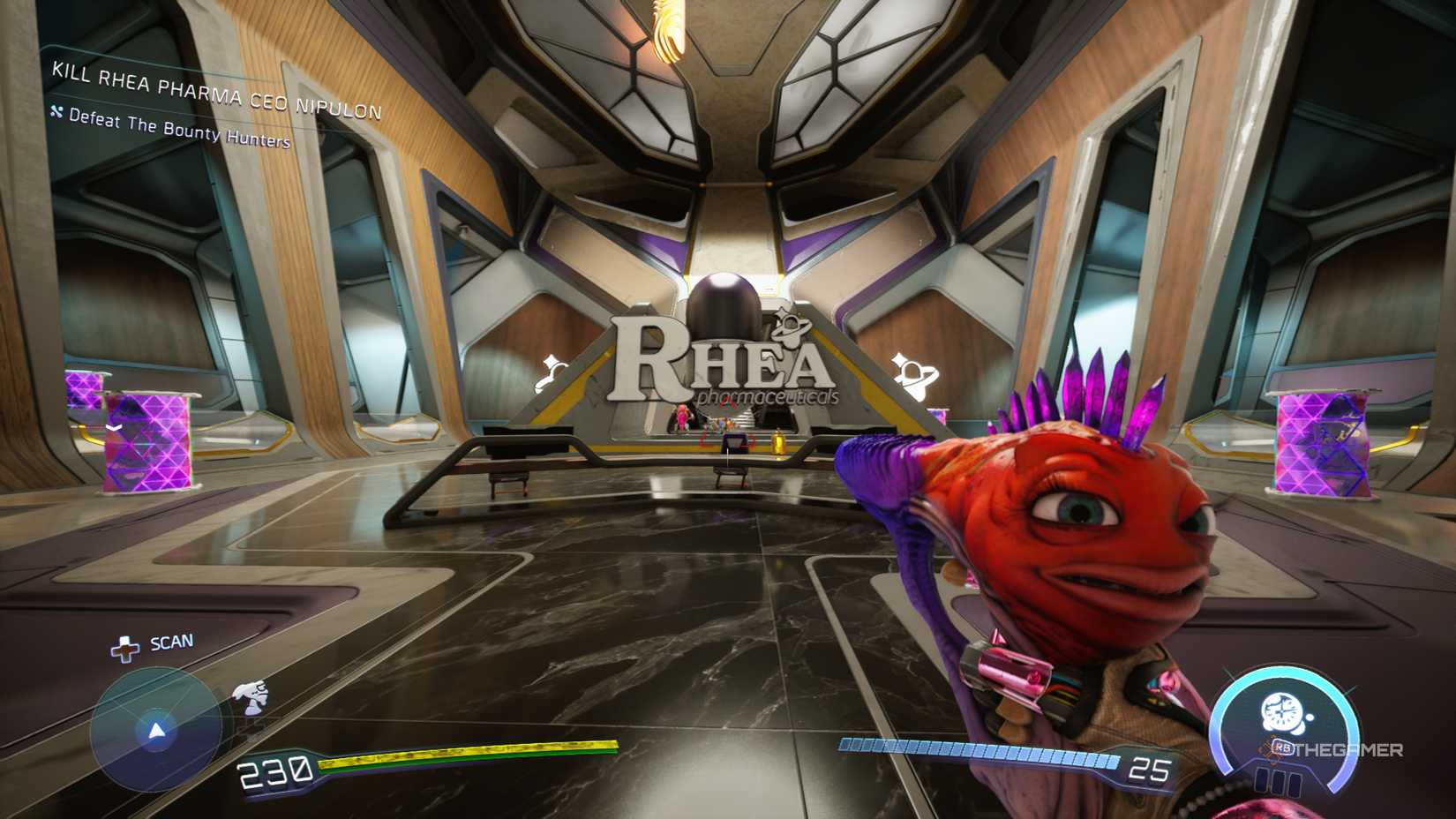Click the green health bar
Image resolution: width=1456 pixels, height=819 pixels.
468,754
